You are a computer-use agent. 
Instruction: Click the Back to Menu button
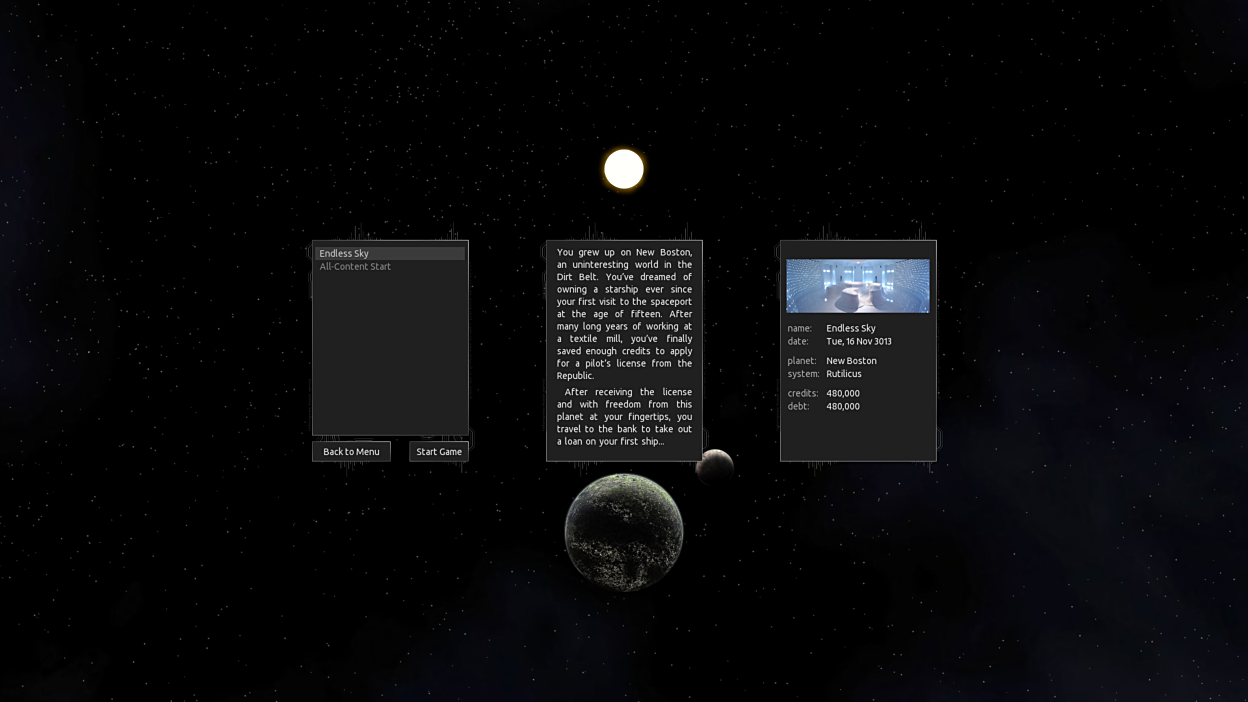pos(351,452)
